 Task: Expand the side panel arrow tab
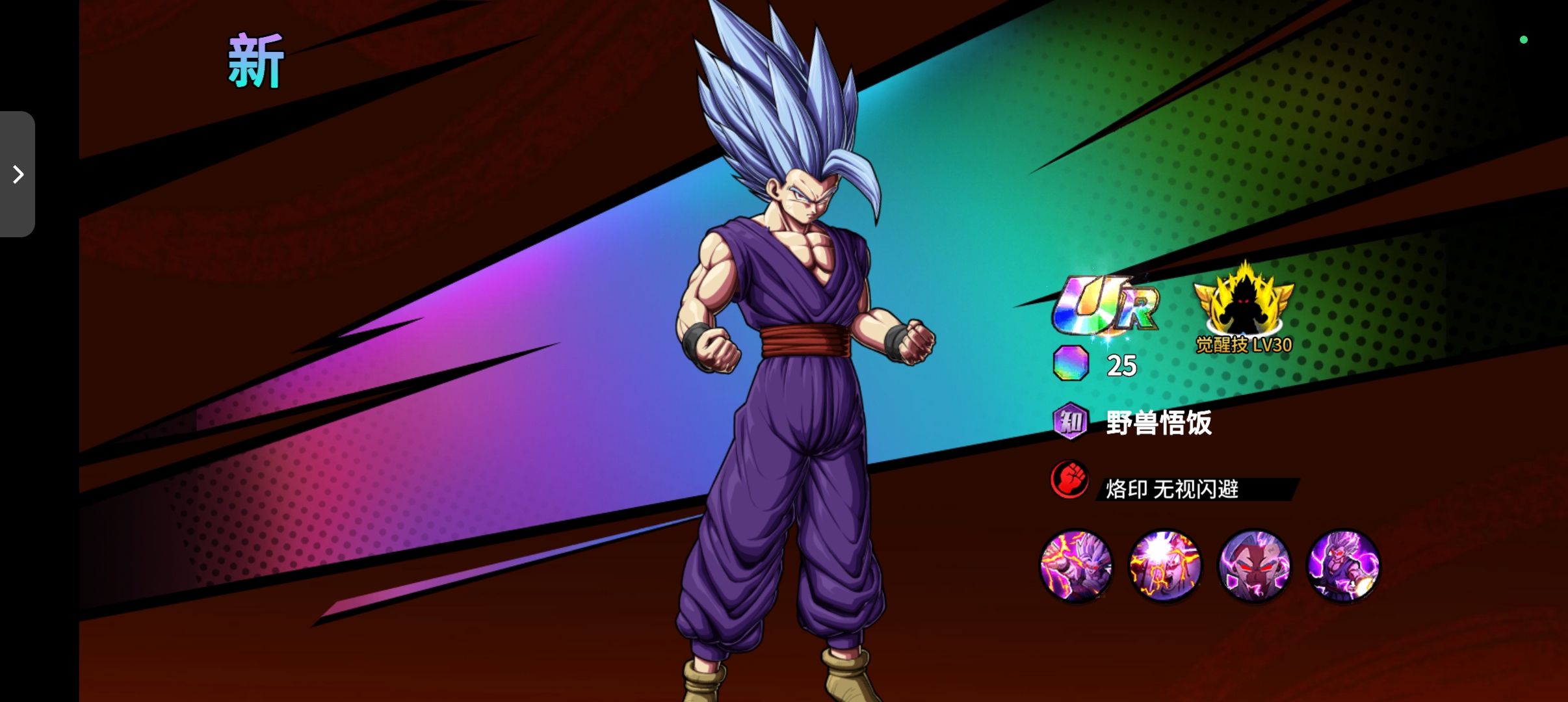[x=18, y=174]
